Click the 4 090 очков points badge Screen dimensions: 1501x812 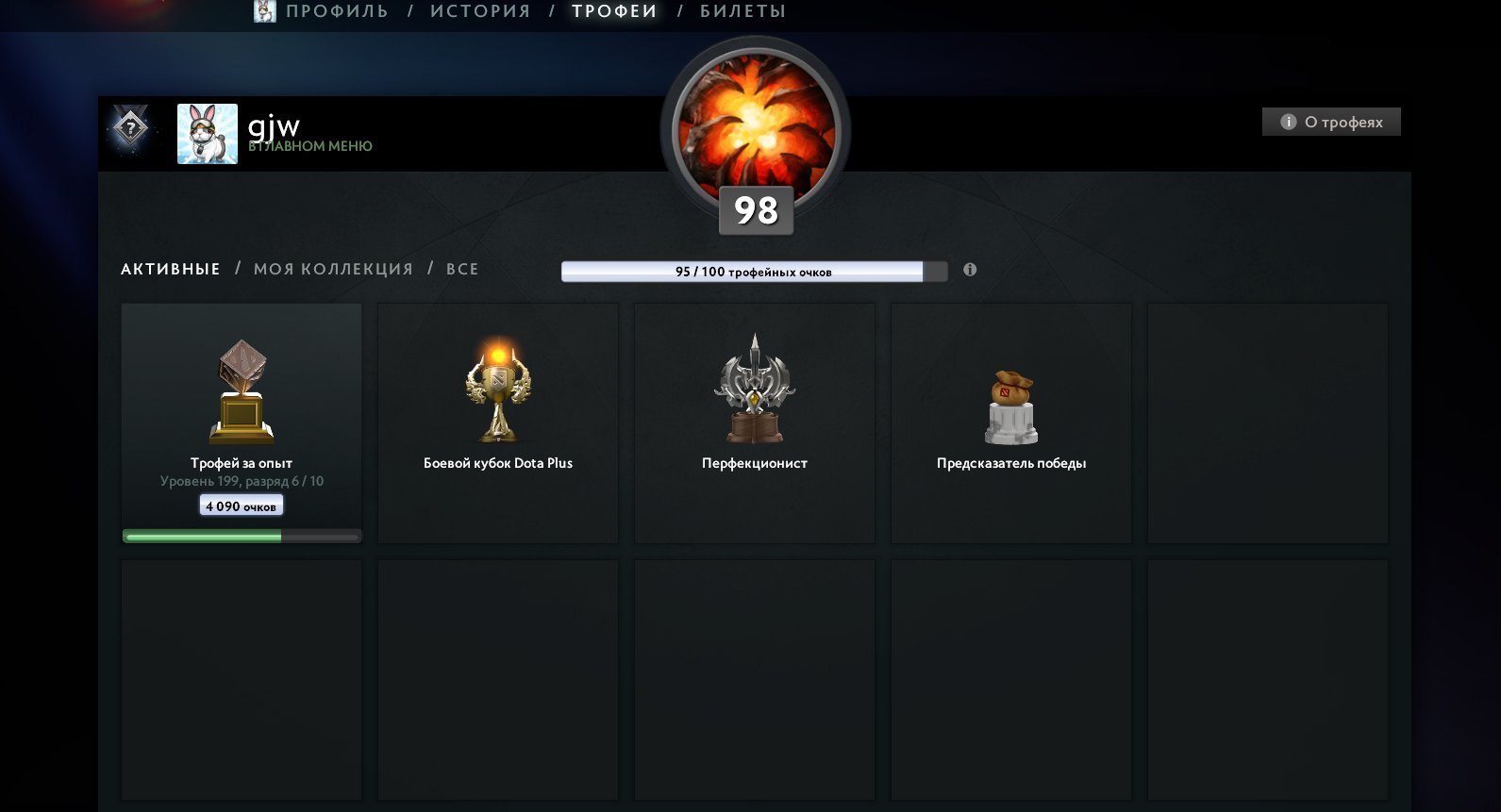pyautogui.click(x=242, y=505)
